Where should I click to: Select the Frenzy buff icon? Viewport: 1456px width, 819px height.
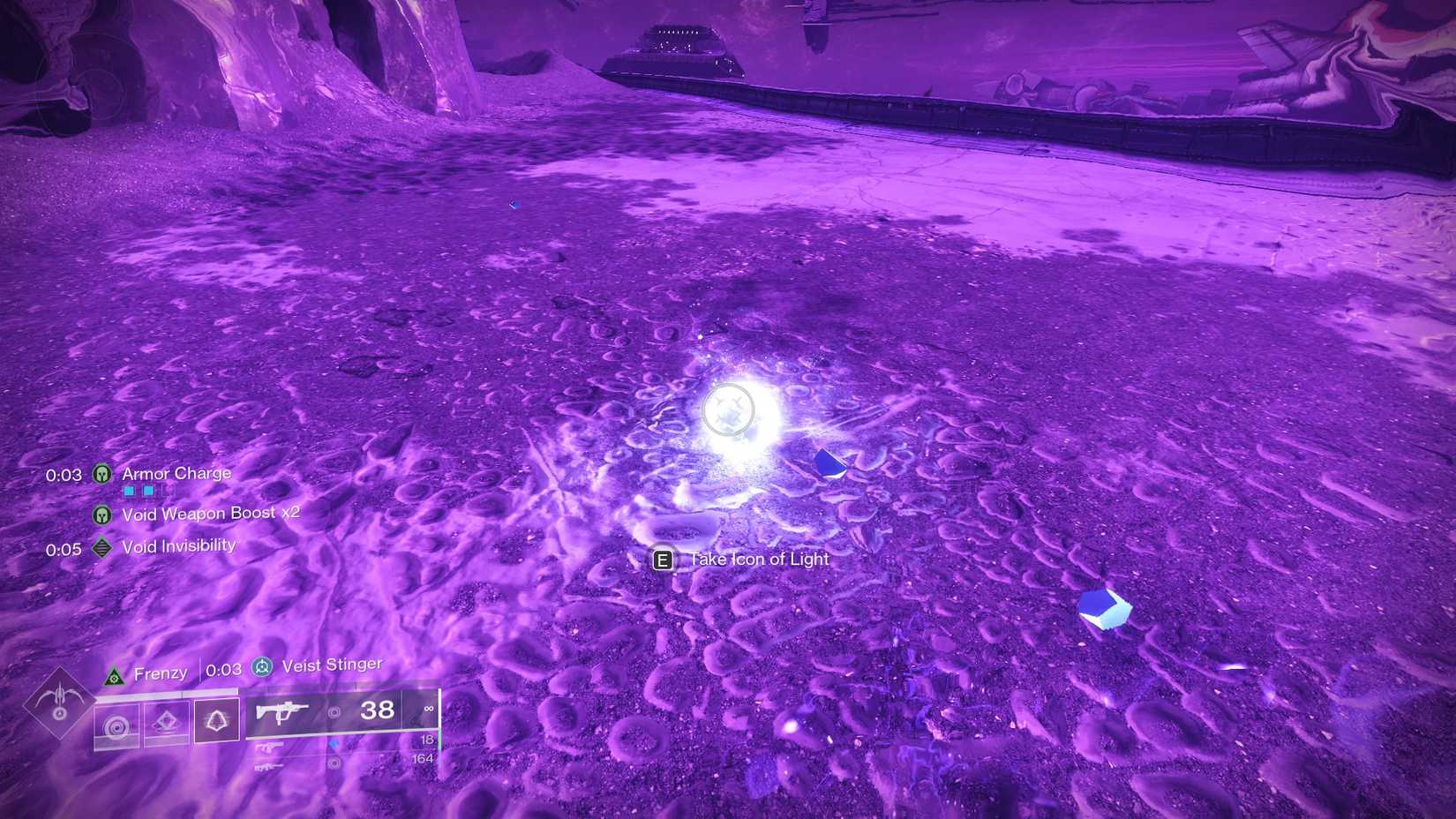click(x=114, y=675)
